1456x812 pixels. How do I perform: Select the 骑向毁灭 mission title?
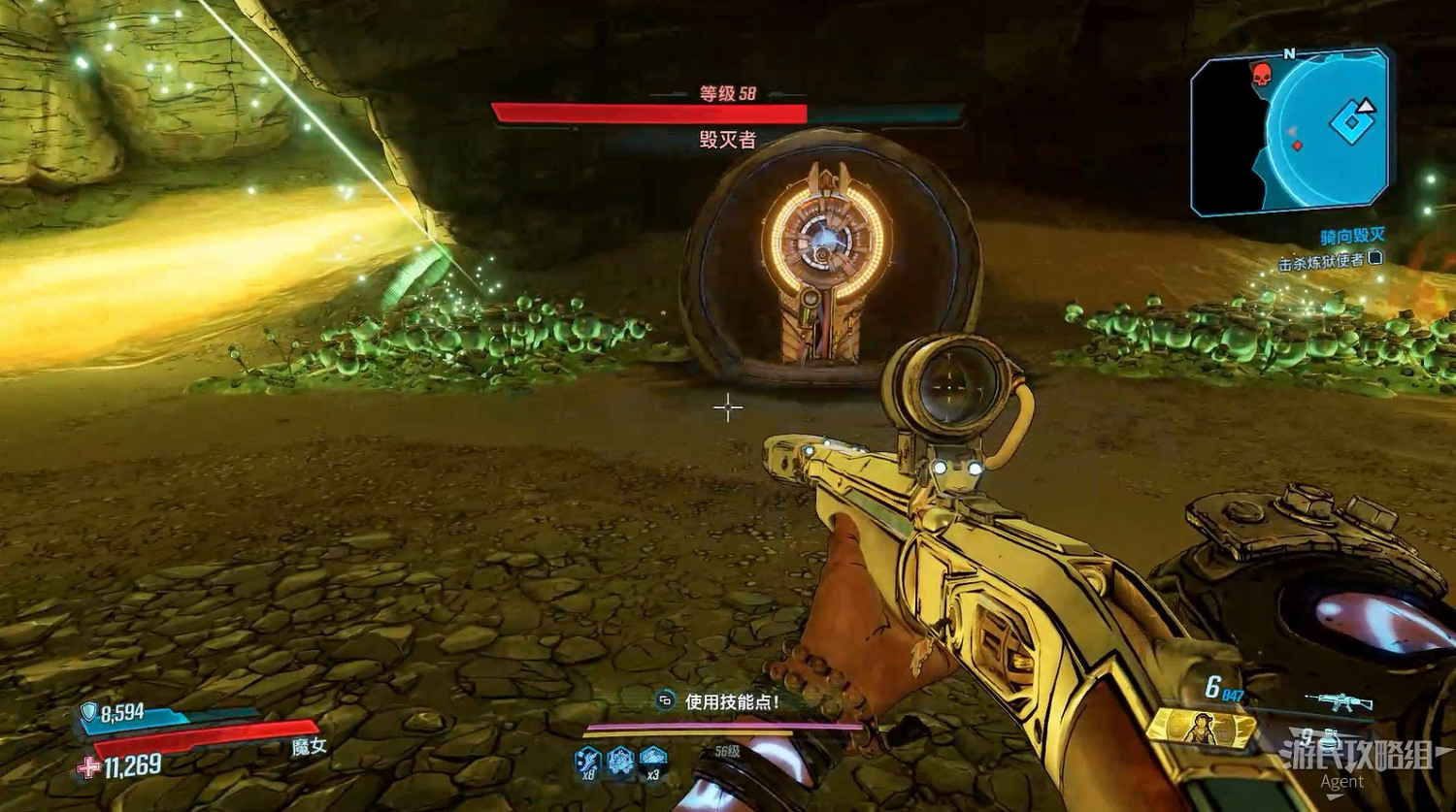pyautogui.click(x=1354, y=235)
